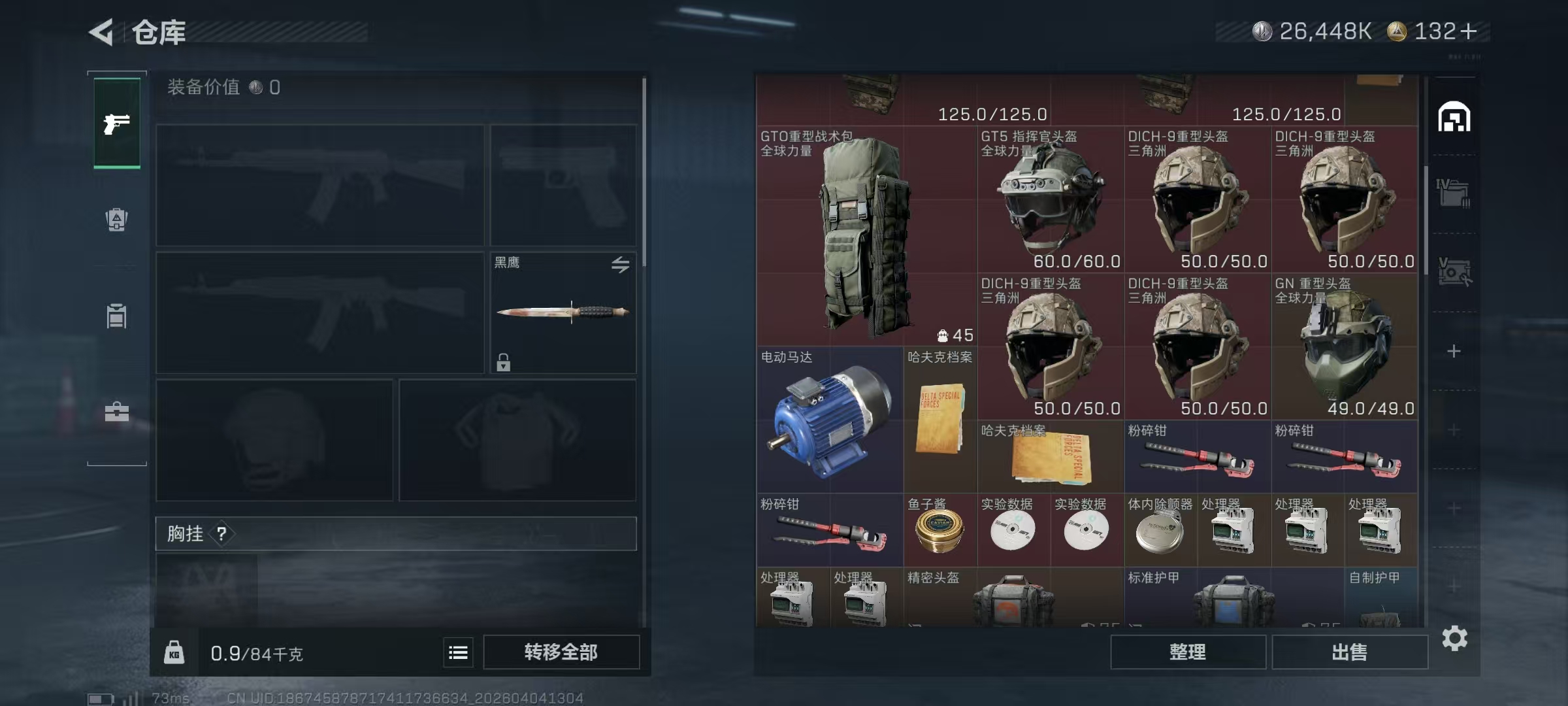Open the list view toggle icon

[x=458, y=652]
